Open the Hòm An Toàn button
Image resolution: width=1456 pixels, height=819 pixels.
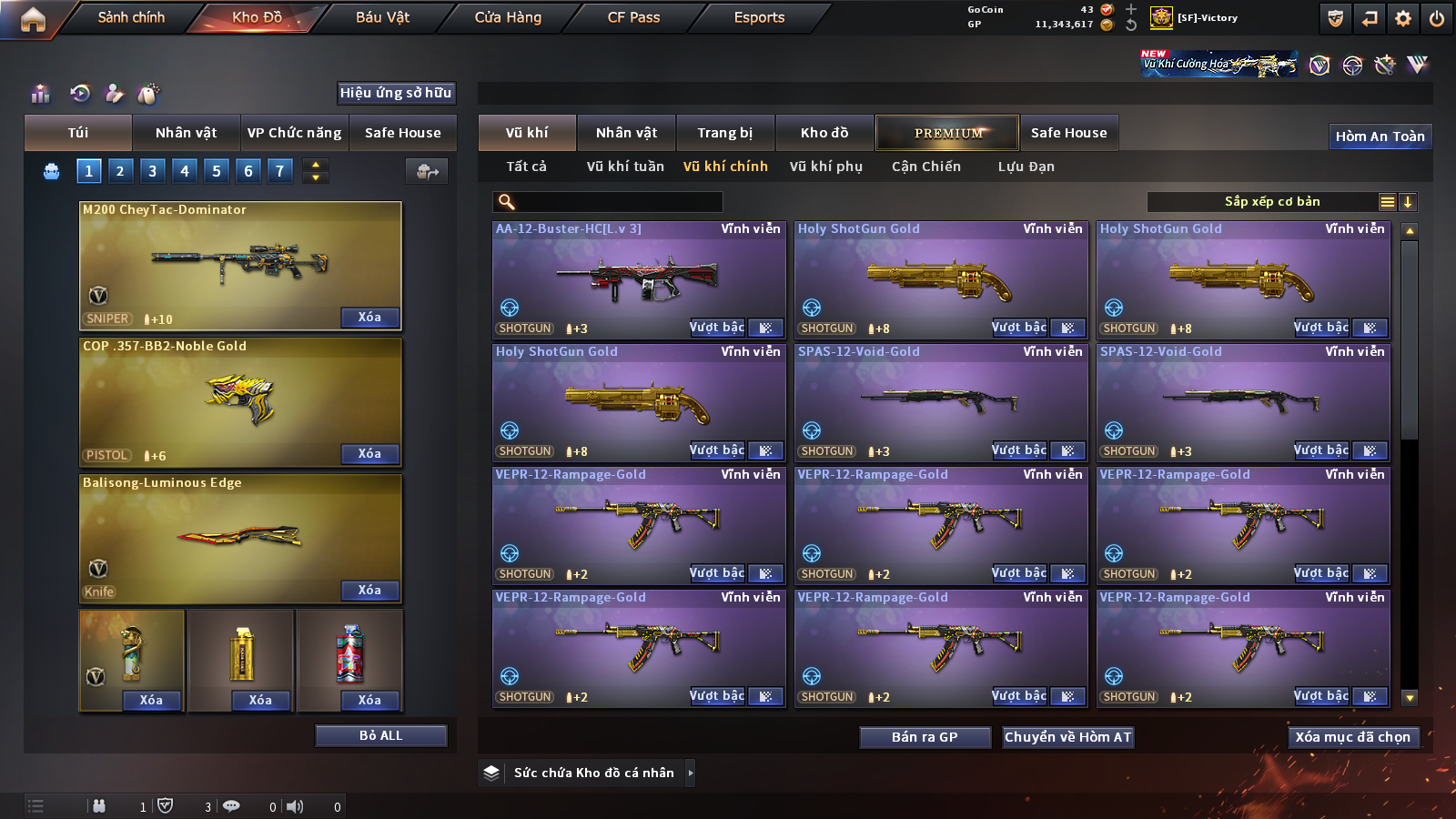[x=1380, y=136]
